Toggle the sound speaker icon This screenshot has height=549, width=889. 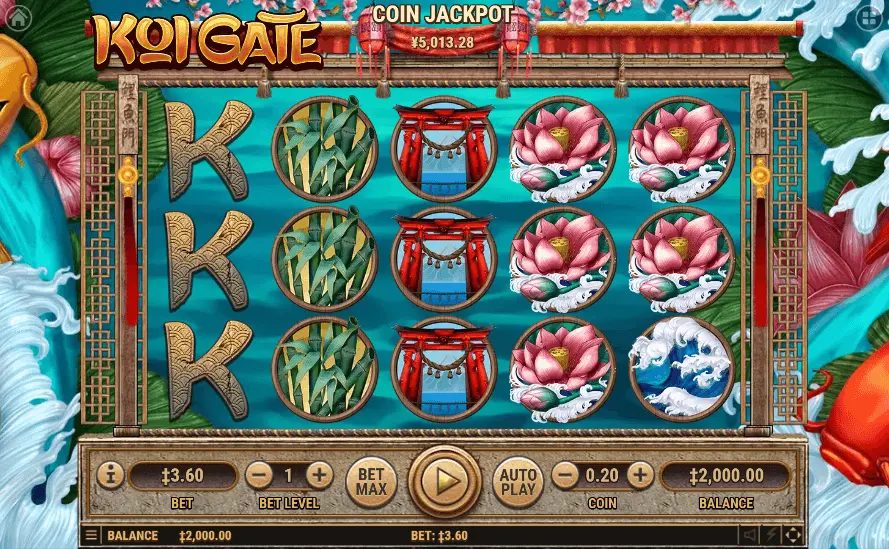click(x=749, y=535)
